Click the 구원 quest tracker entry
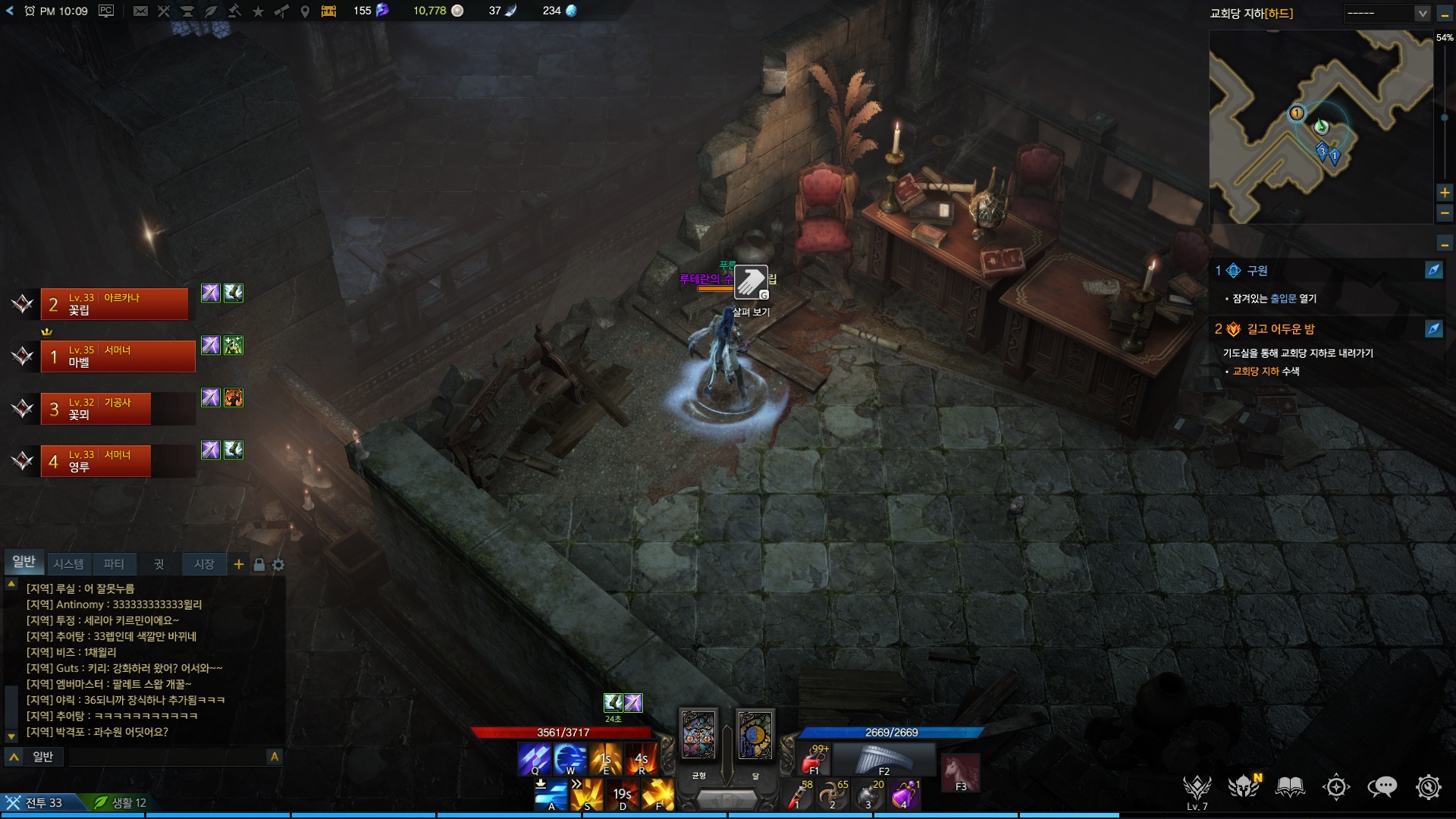 [x=1257, y=271]
